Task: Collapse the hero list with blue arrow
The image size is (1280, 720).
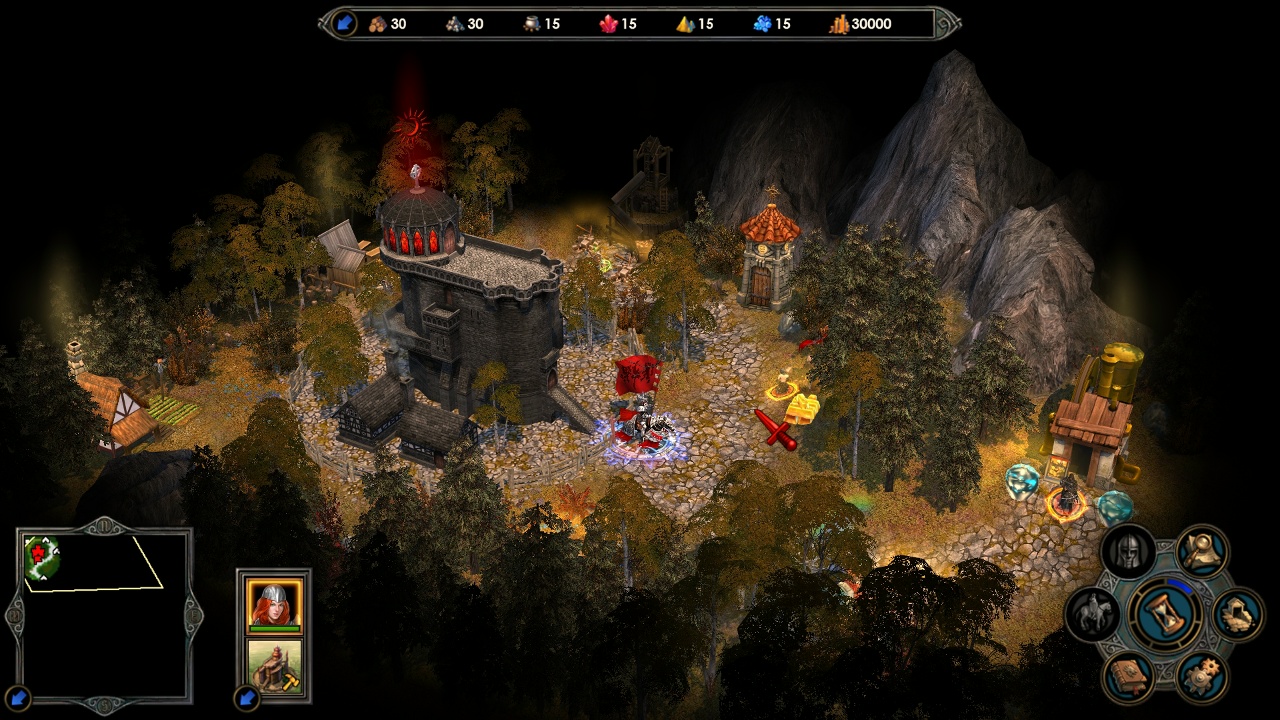Action: click(x=245, y=697)
